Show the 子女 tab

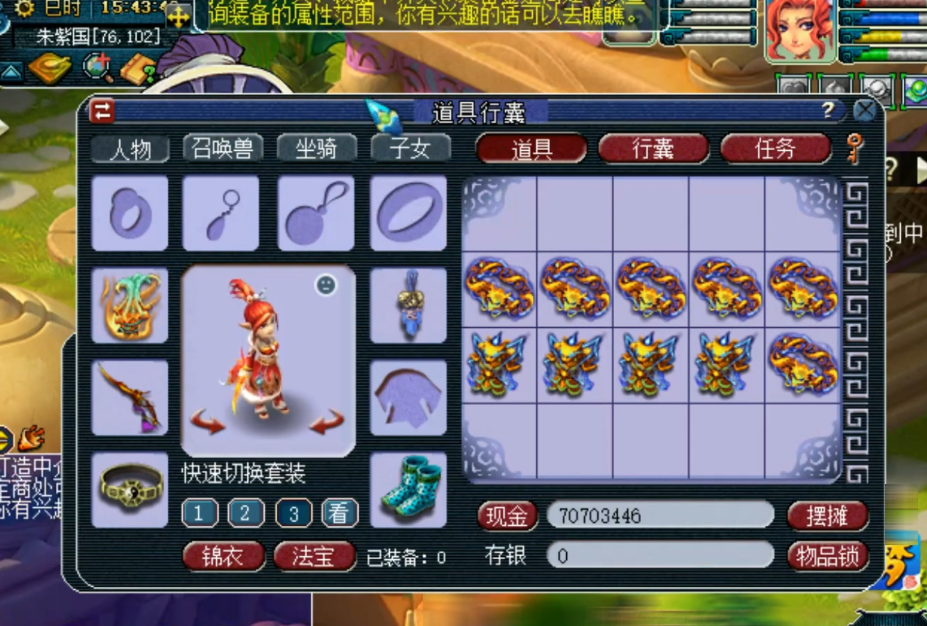pos(410,149)
